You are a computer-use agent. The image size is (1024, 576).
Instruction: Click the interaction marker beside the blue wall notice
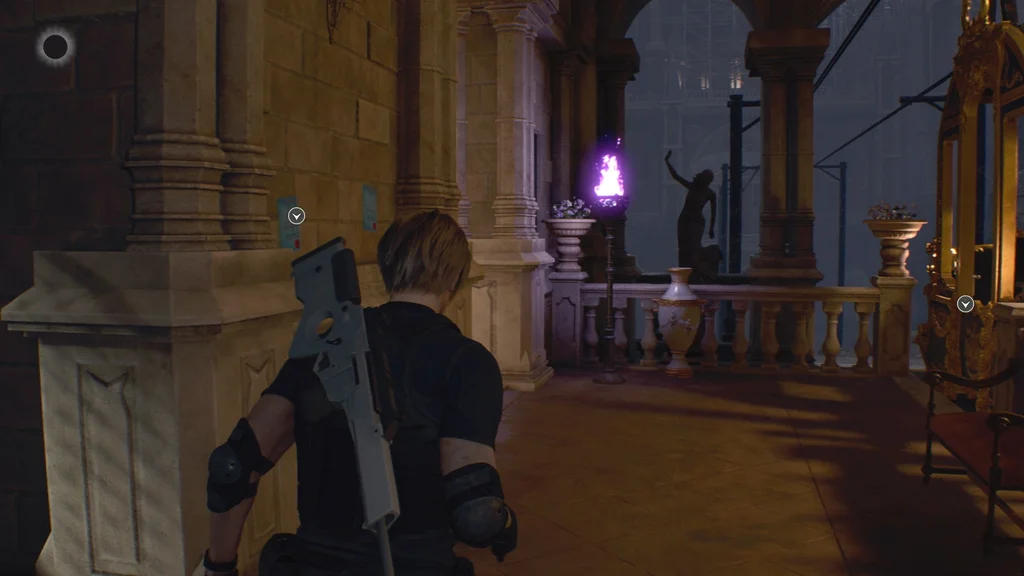pyautogui.click(x=296, y=215)
